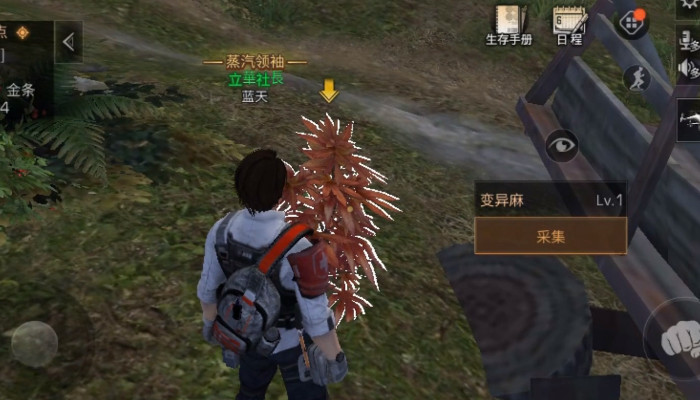
Task: Collapse the left panel with arrow button
Action: (68, 42)
